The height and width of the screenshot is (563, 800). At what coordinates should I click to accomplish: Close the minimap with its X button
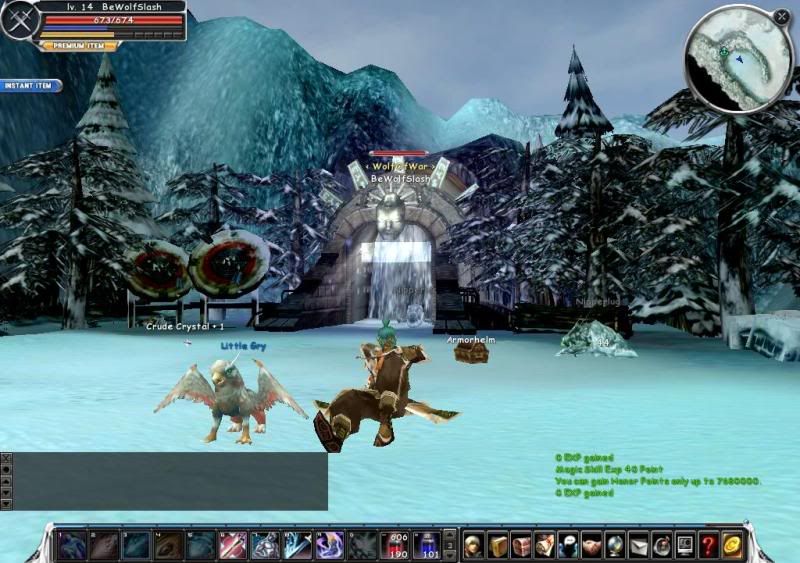click(x=781, y=16)
